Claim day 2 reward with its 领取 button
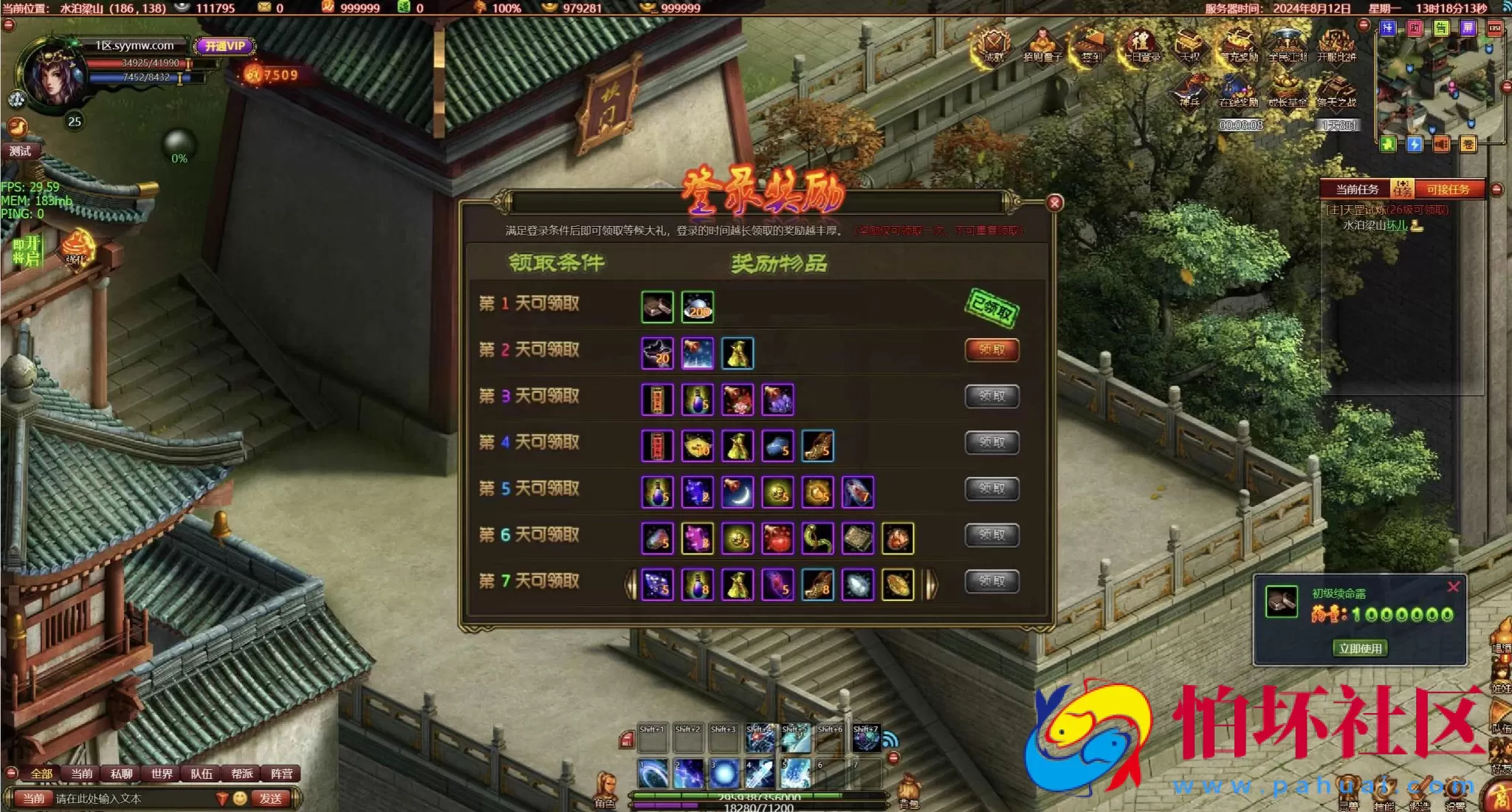 (x=993, y=351)
